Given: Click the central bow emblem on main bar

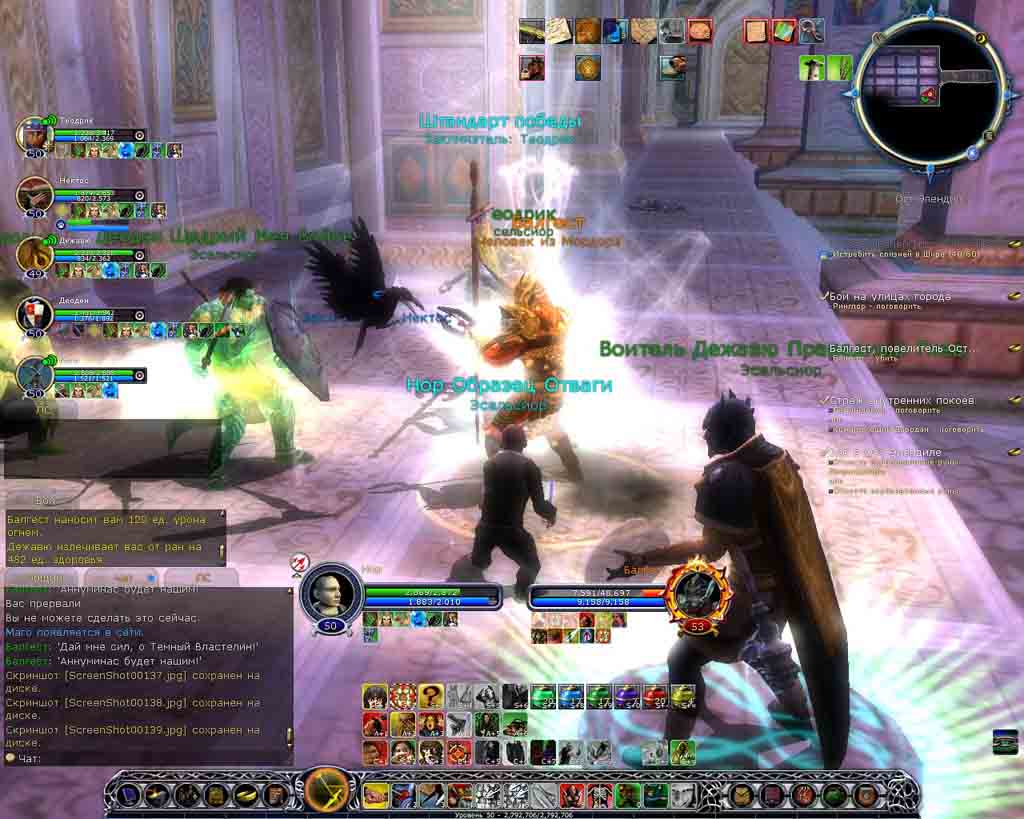Looking at the screenshot, I should pyautogui.click(x=326, y=794).
